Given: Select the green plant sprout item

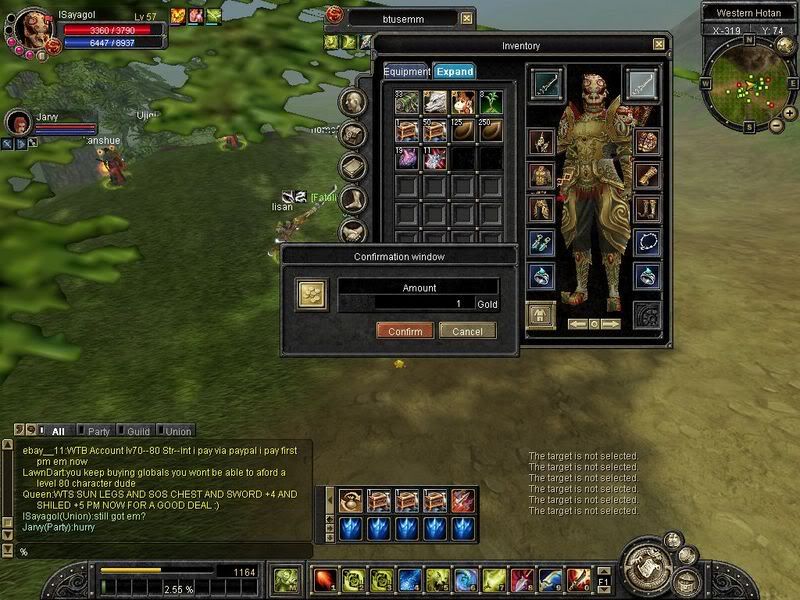Looking at the screenshot, I should (x=490, y=102).
